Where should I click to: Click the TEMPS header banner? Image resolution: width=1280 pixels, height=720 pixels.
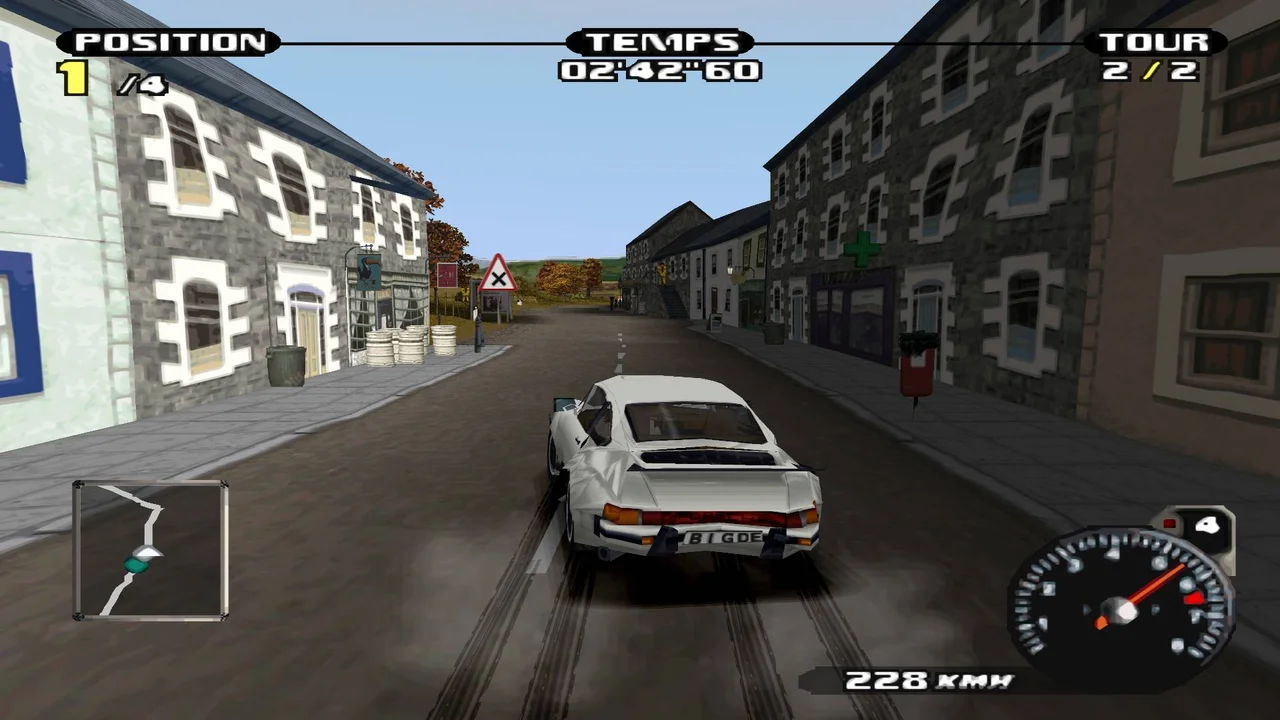coord(660,42)
